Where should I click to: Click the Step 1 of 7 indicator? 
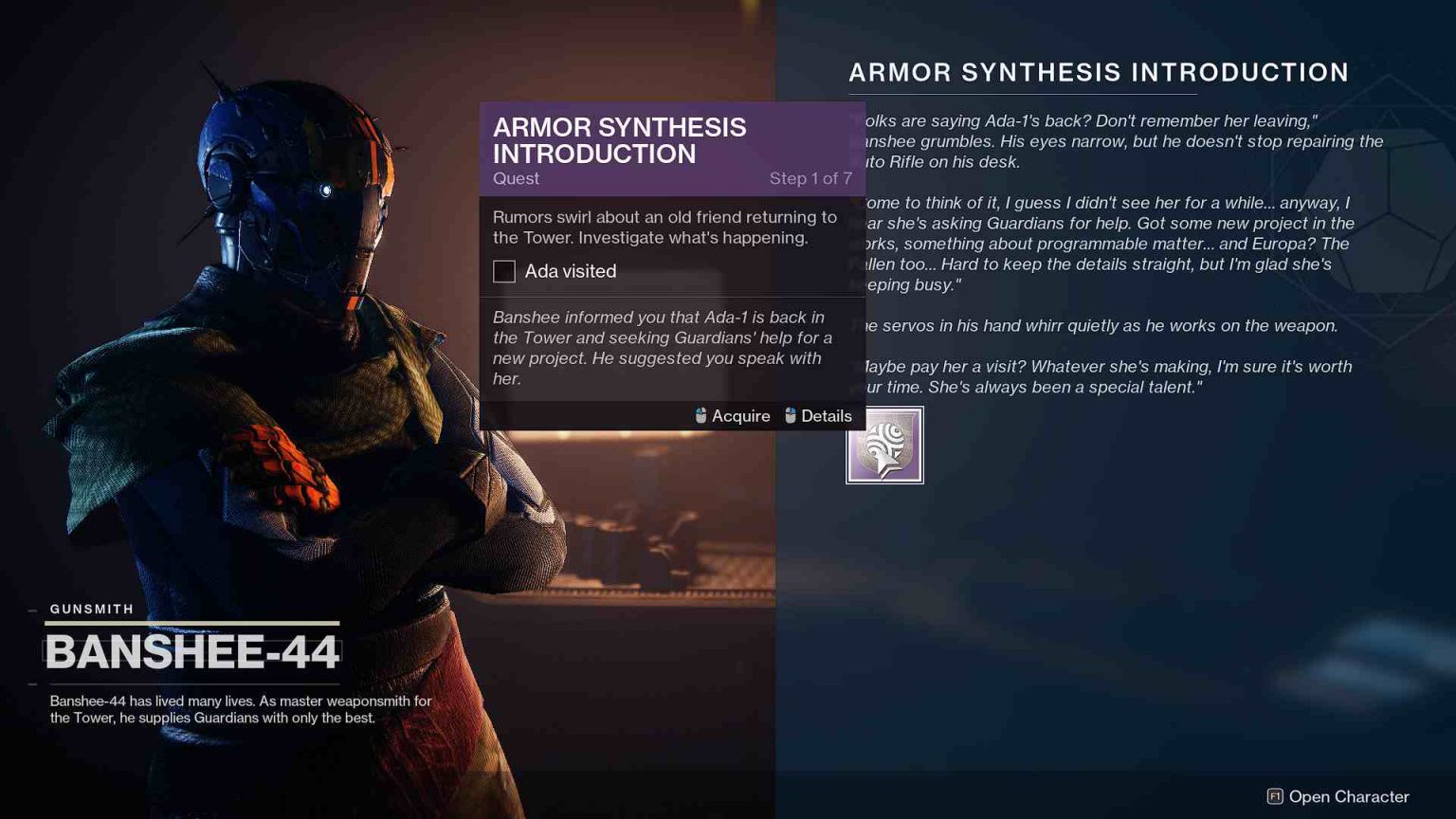pyautogui.click(x=810, y=178)
